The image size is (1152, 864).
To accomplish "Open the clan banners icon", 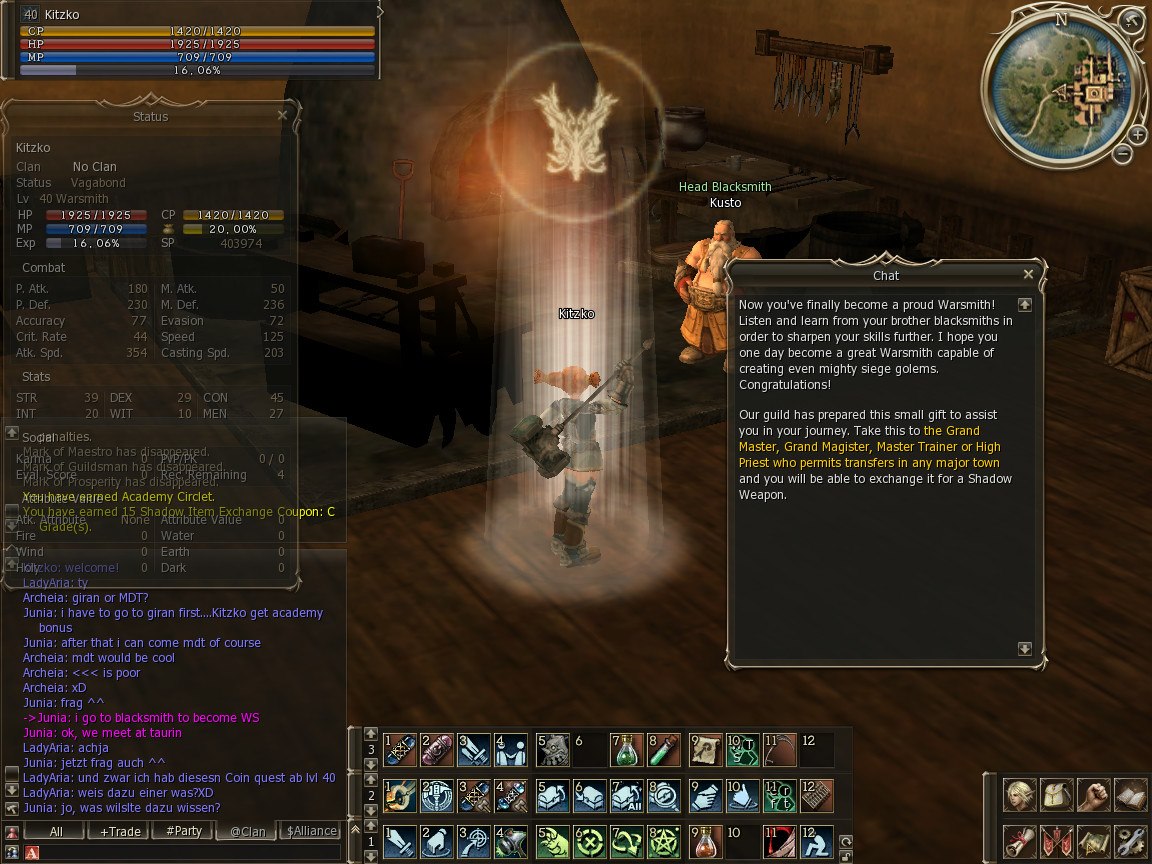I will click(1056, 841).
